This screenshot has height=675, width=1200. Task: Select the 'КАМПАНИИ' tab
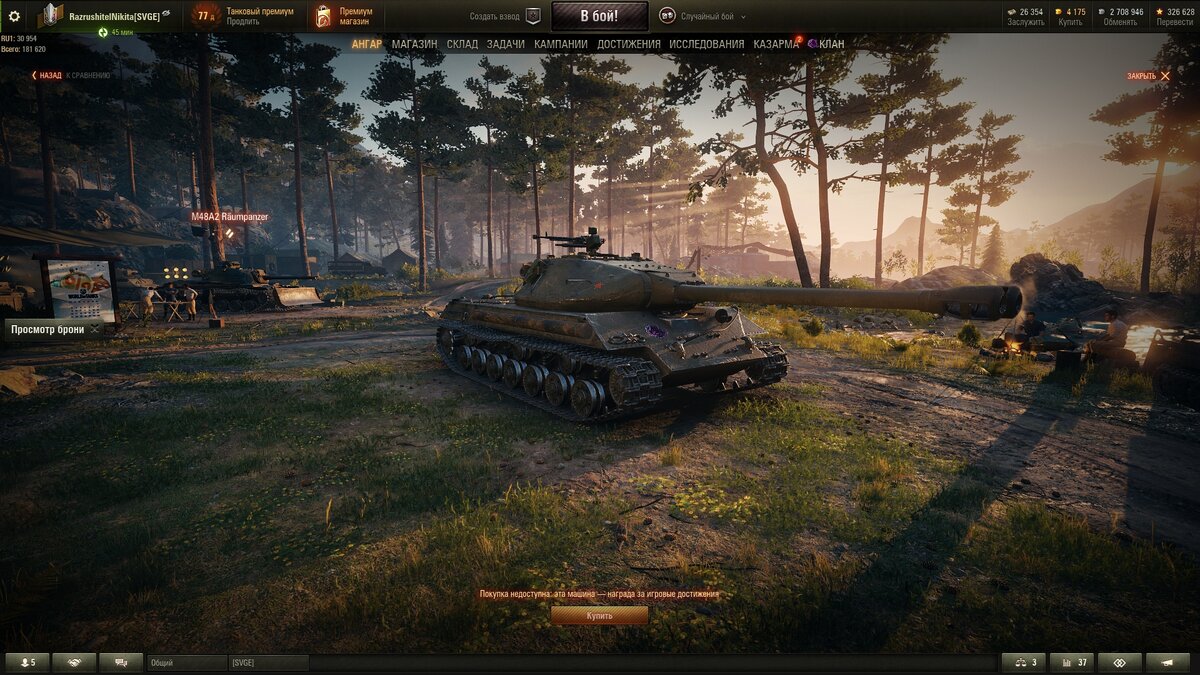(561, 44)
